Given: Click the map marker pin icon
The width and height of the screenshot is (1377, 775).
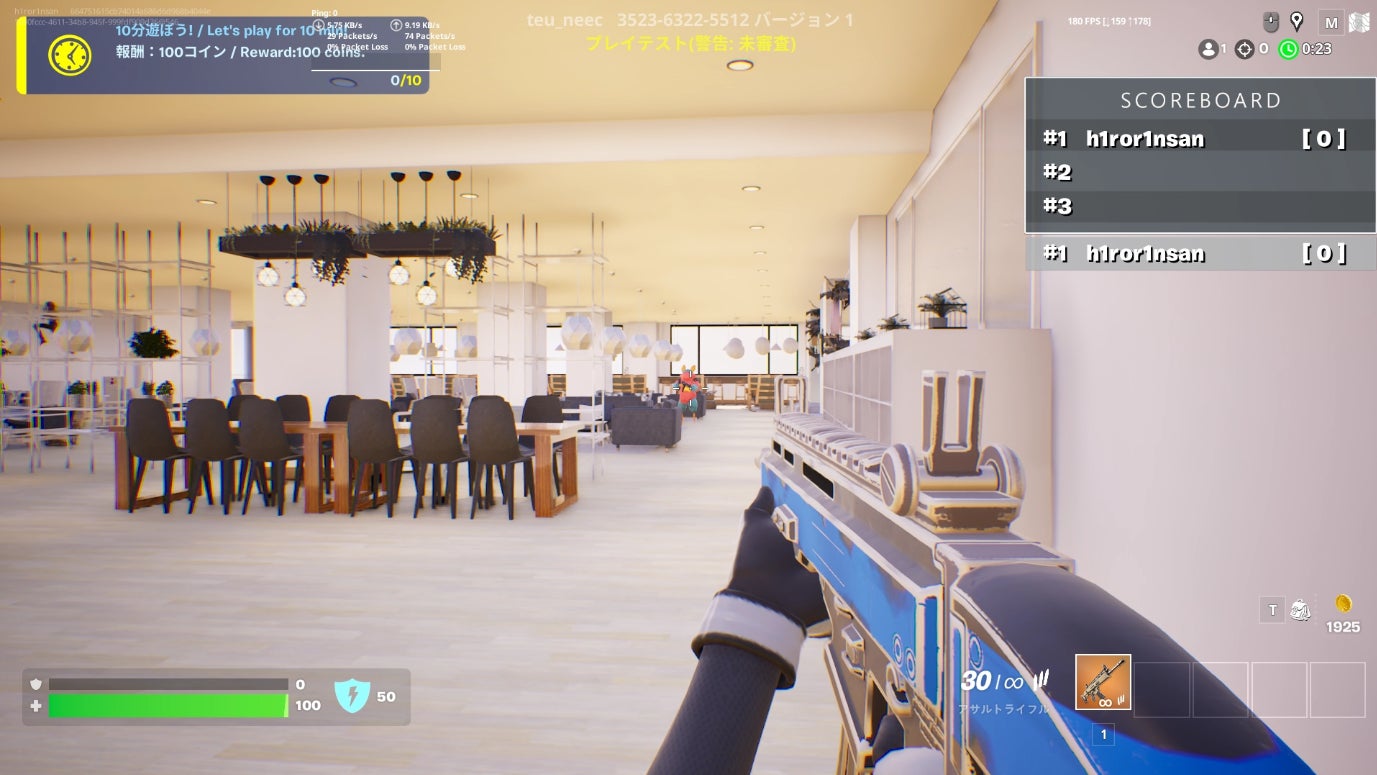Looking at the screenshot, I should pyautogui.click(x=1297, y=21).
